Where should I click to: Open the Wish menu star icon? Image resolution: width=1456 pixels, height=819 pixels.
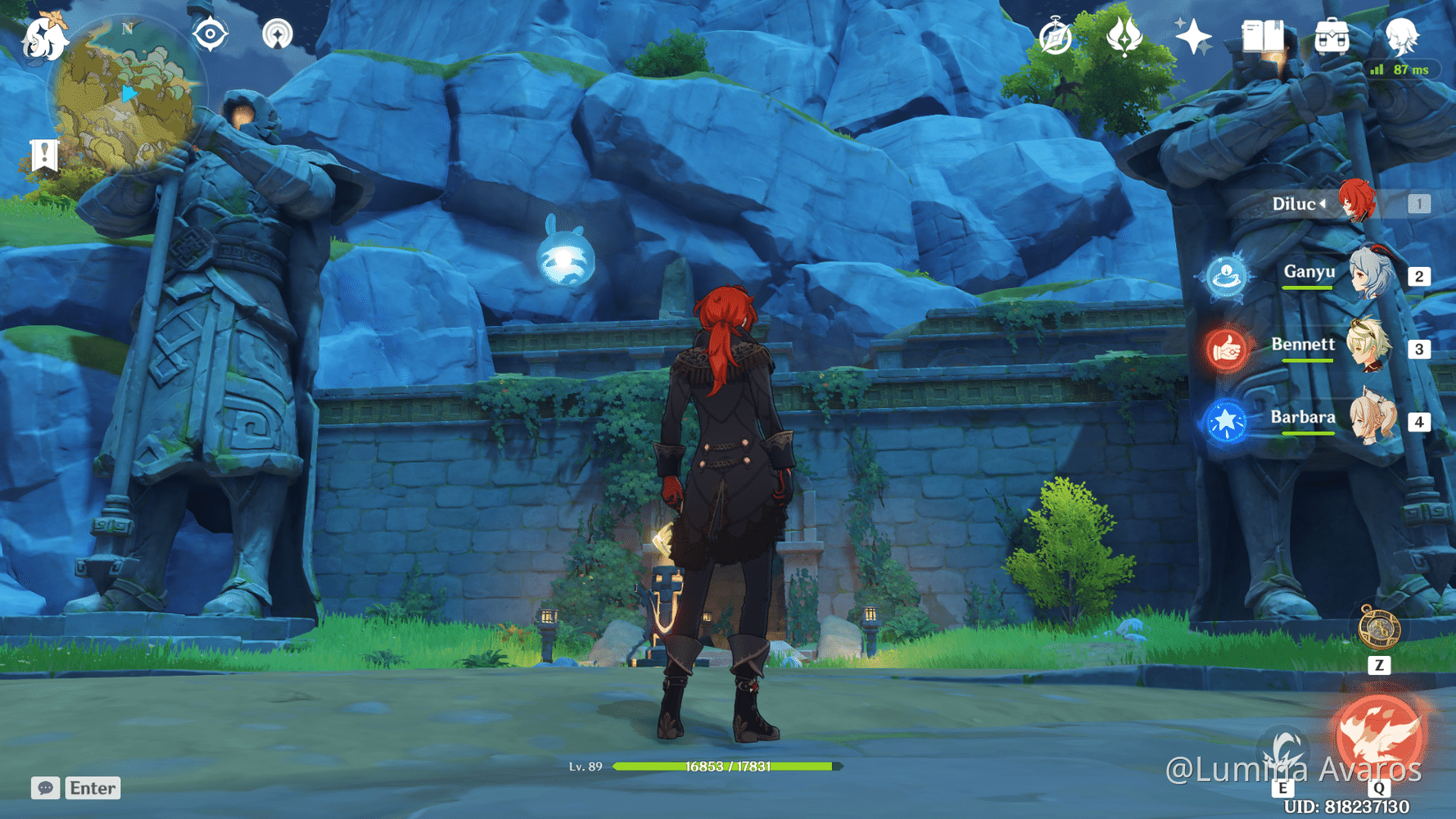1194,35
